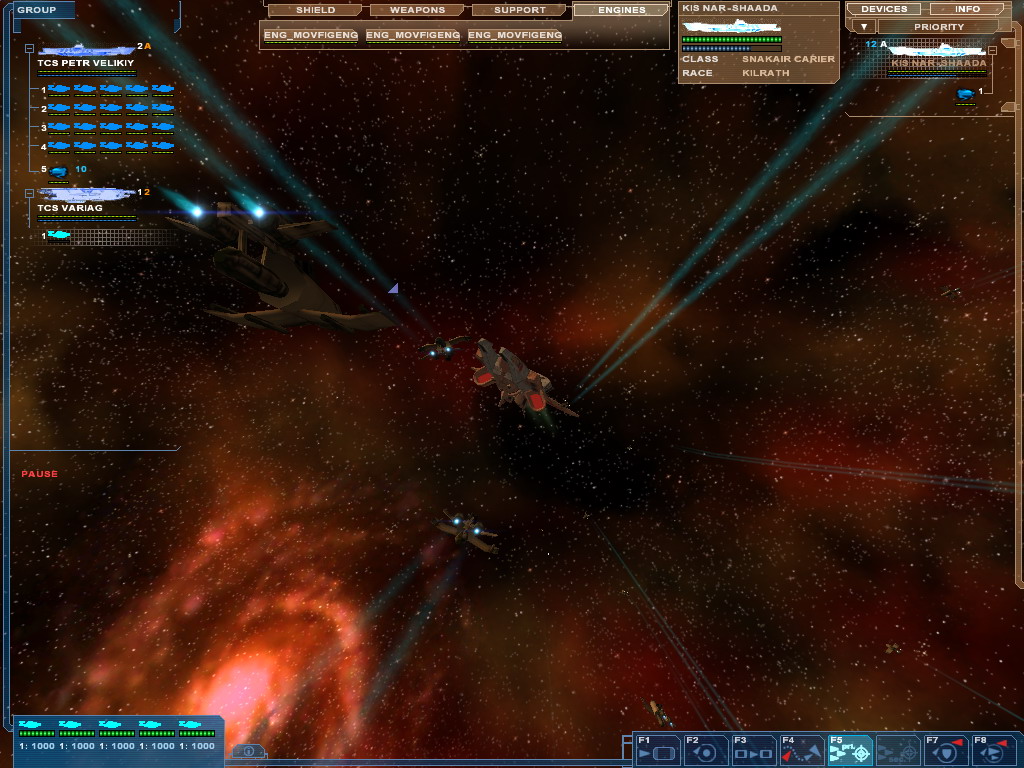Open the Devices panel
This screenshot has height=768, width=1024.
tap(883, 9)
